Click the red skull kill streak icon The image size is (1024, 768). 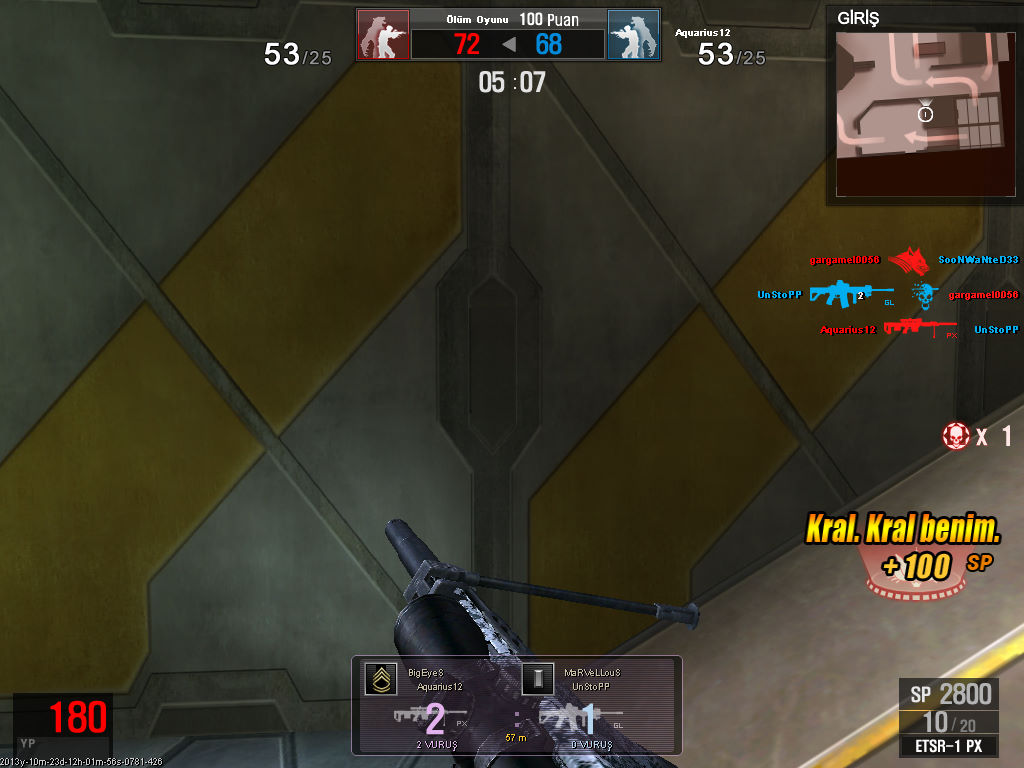click(x=956, y=435)
